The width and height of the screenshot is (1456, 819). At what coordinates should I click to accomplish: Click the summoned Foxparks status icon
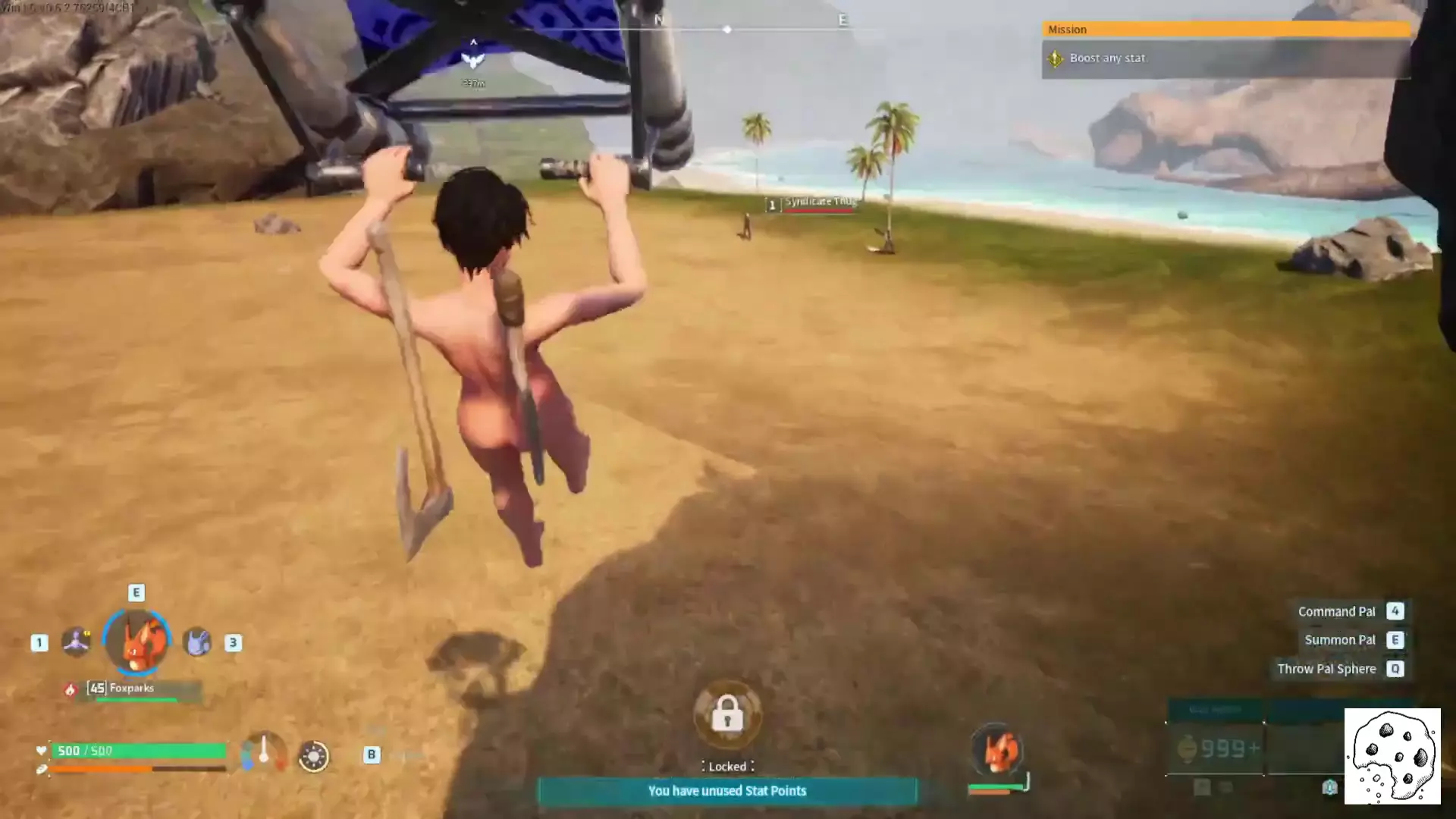click(997, 751)
